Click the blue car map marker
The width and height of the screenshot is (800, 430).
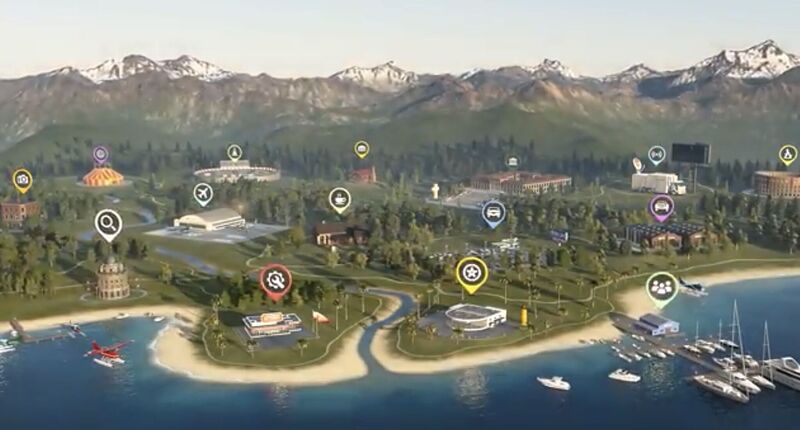click(493, 212)
